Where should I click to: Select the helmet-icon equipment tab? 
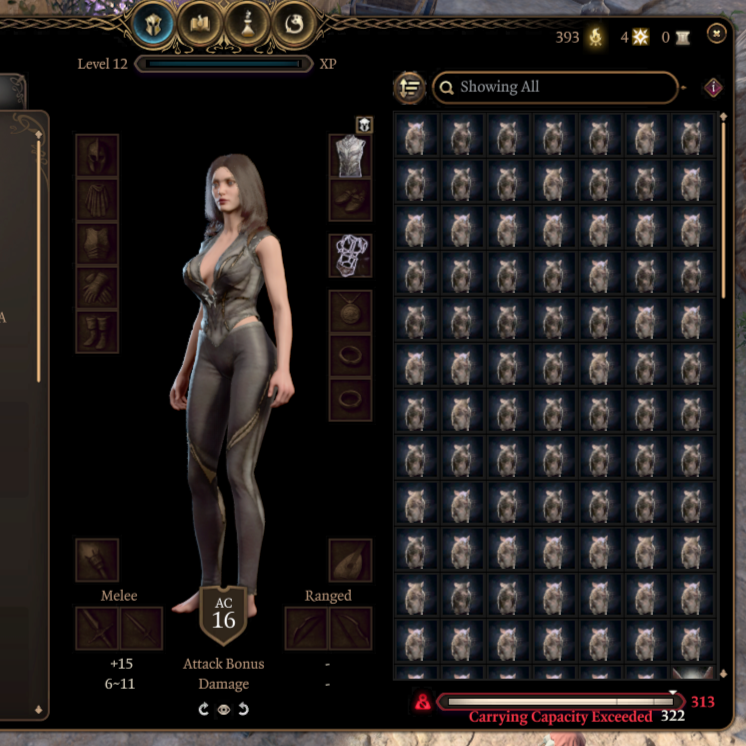tap(153, 24)
